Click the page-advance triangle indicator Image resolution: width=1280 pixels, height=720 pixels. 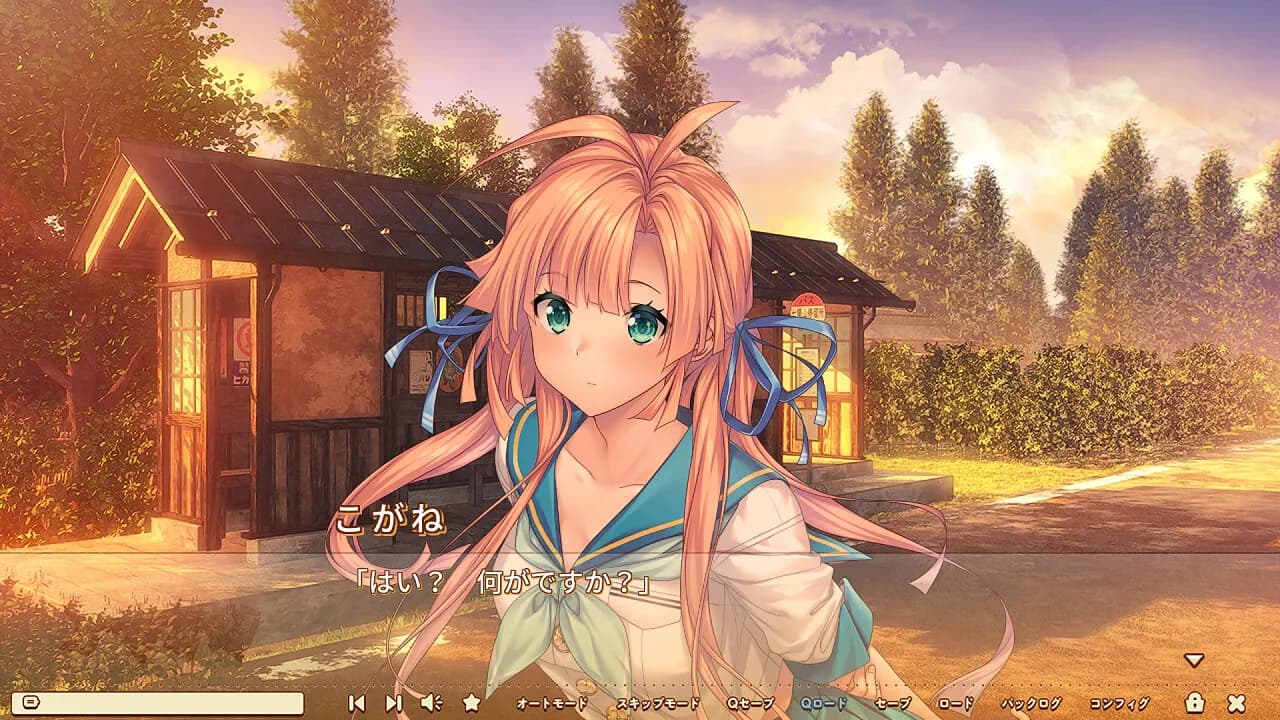[x=1192, y=660]
